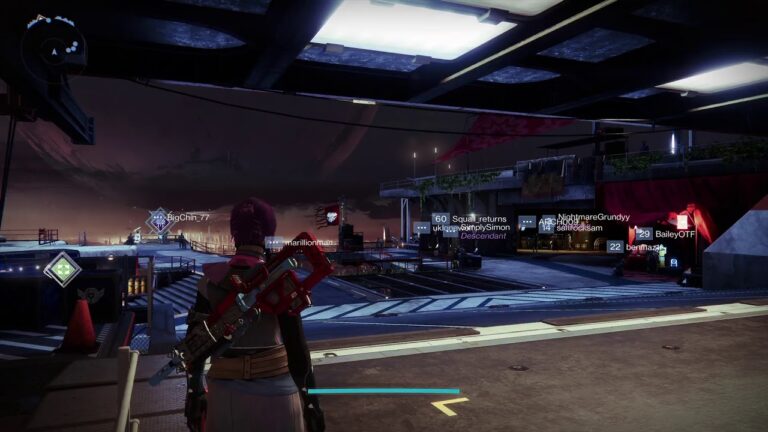Select the Squall_returns player nameplate

coord(479,219)
